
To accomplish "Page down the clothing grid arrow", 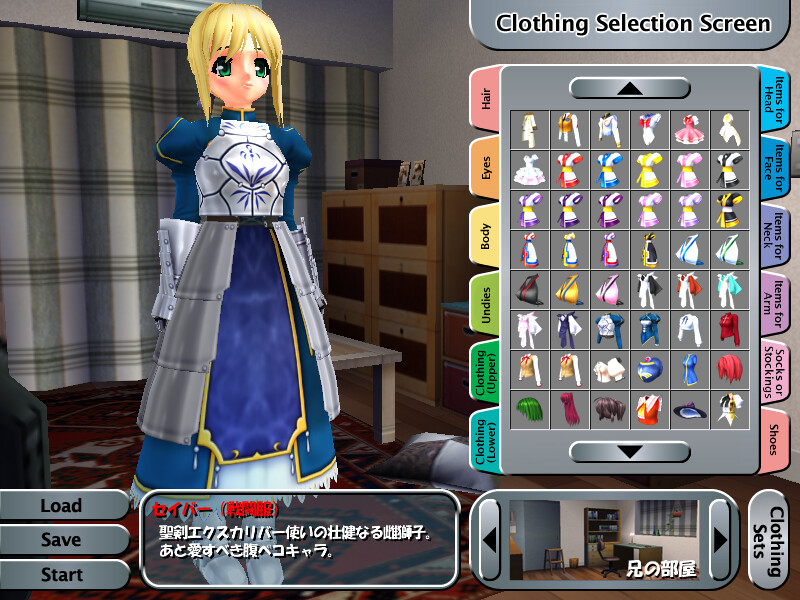I will [x=629, y=452].
